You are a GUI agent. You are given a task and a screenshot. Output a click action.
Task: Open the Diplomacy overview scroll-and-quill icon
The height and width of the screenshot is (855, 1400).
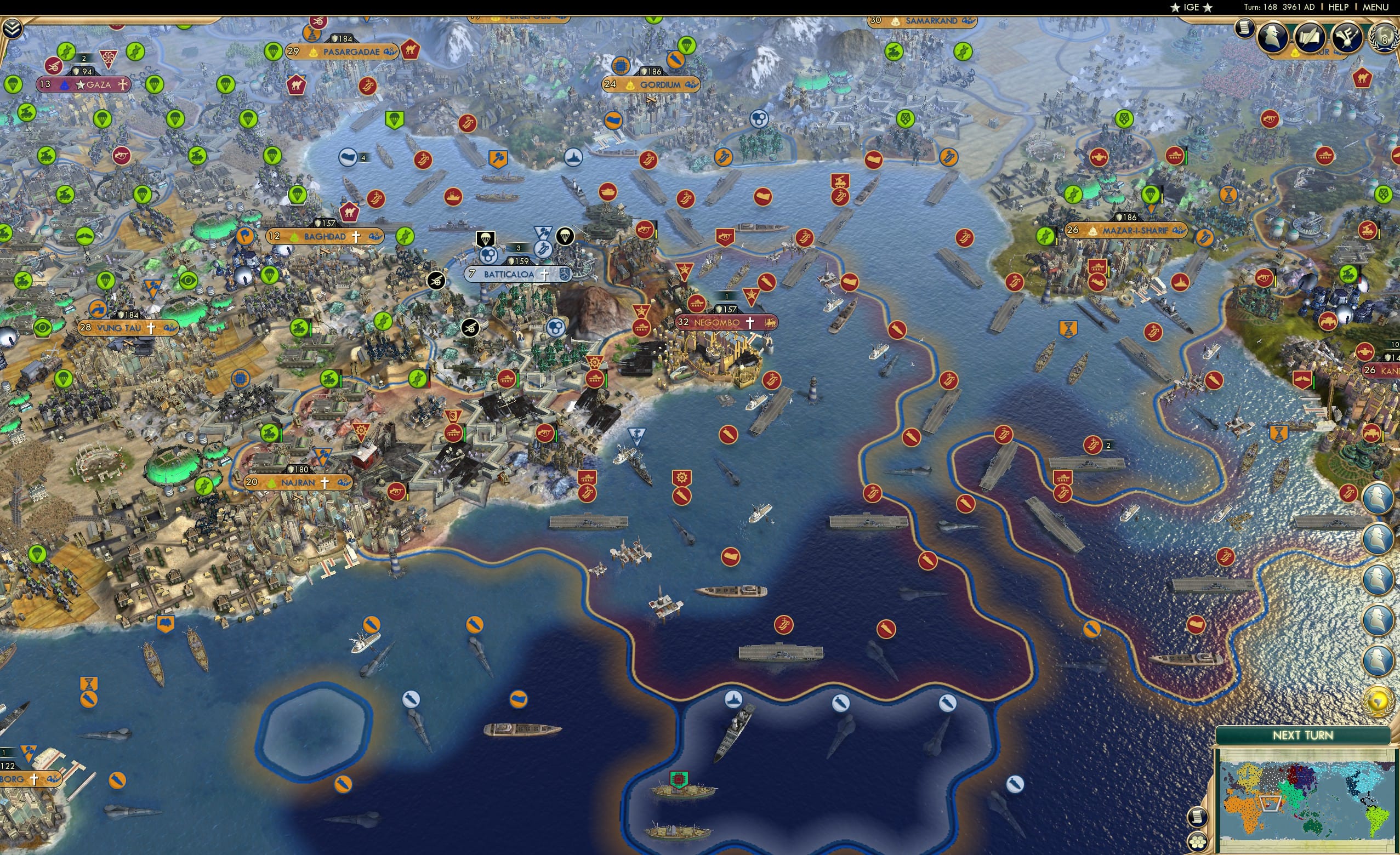(x=1310, y=37)
